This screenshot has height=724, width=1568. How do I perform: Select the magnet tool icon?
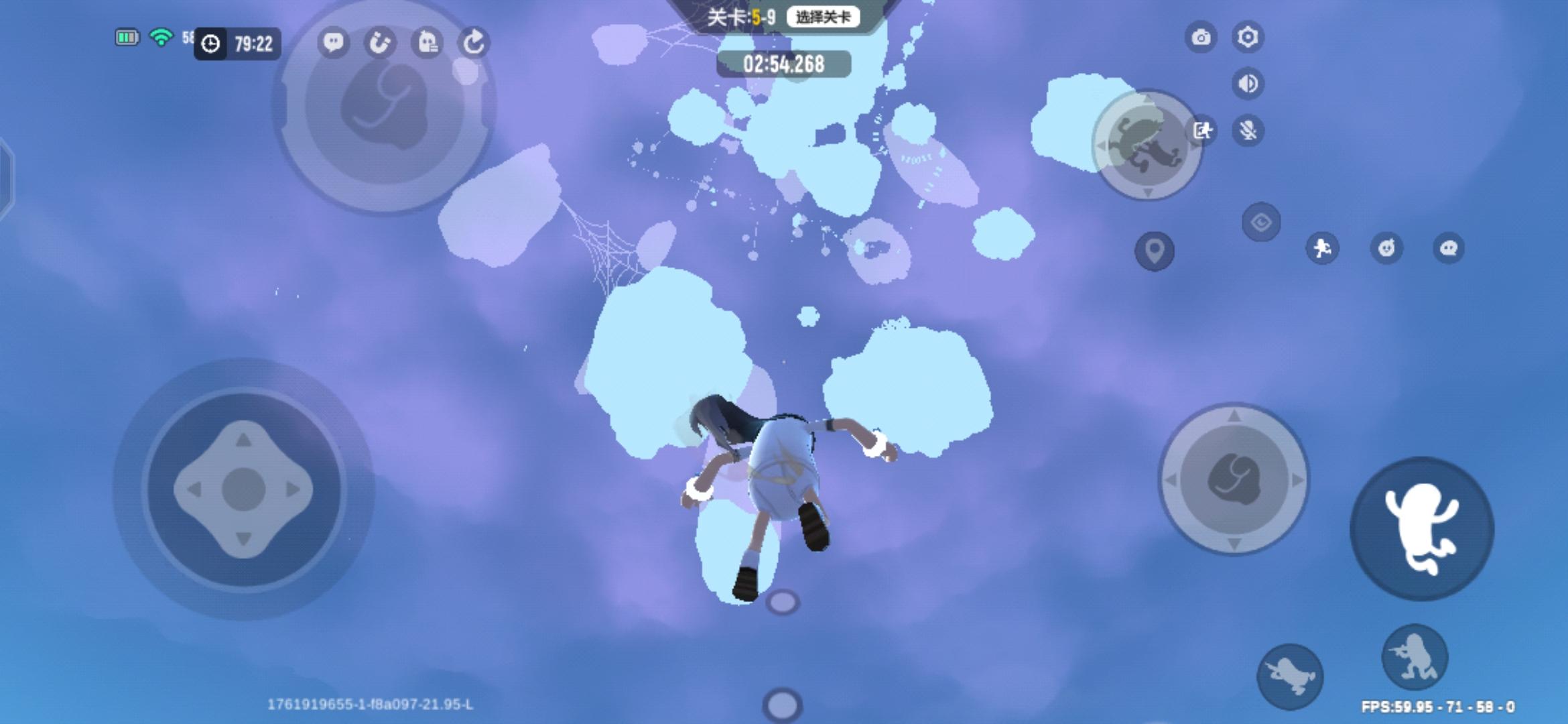pyautogui.click(x=380, y=43)
